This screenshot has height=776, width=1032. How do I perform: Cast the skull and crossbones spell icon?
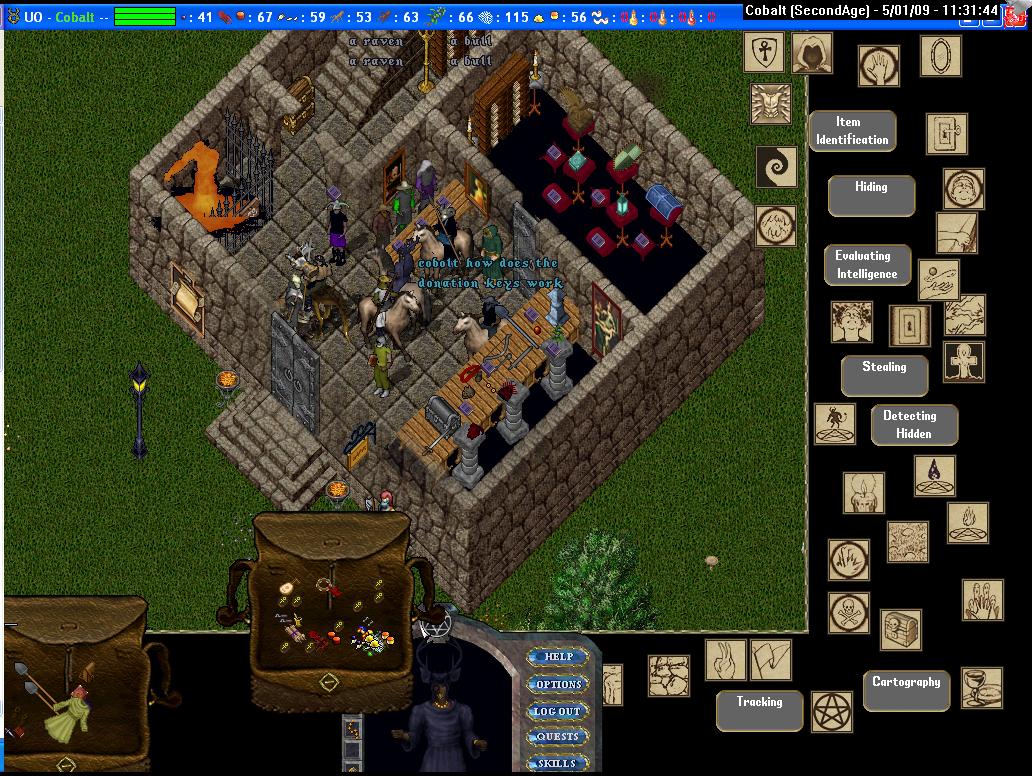point(848,612)
